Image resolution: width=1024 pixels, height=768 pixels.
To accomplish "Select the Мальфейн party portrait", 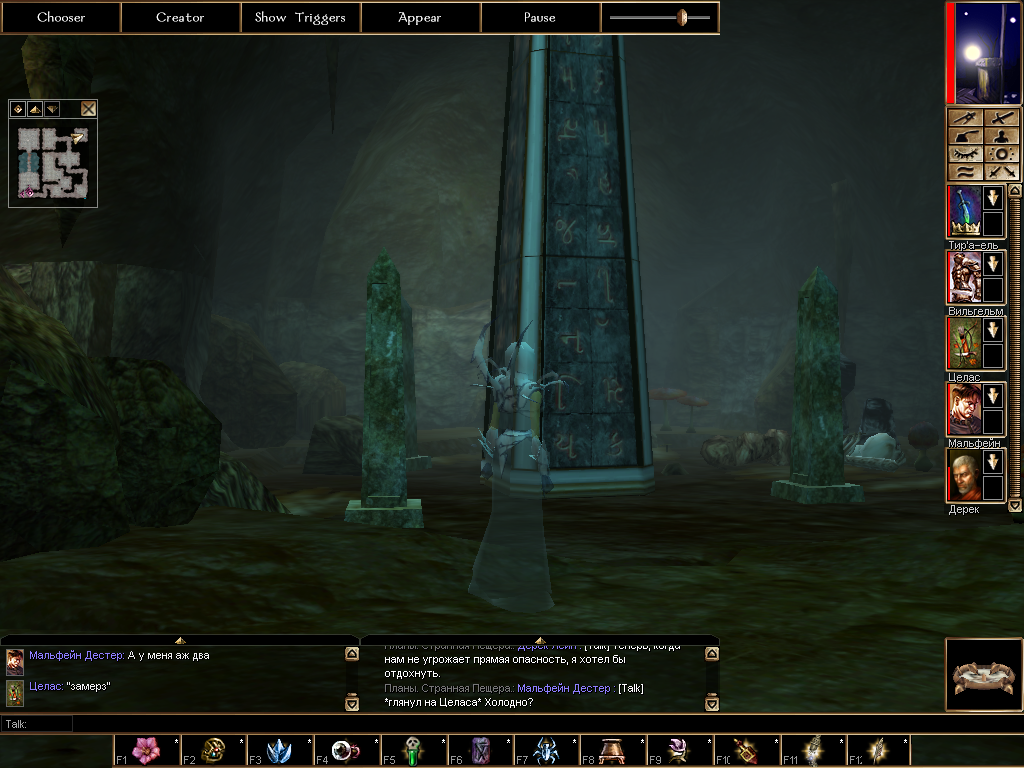I will click(x=963, y=409).
